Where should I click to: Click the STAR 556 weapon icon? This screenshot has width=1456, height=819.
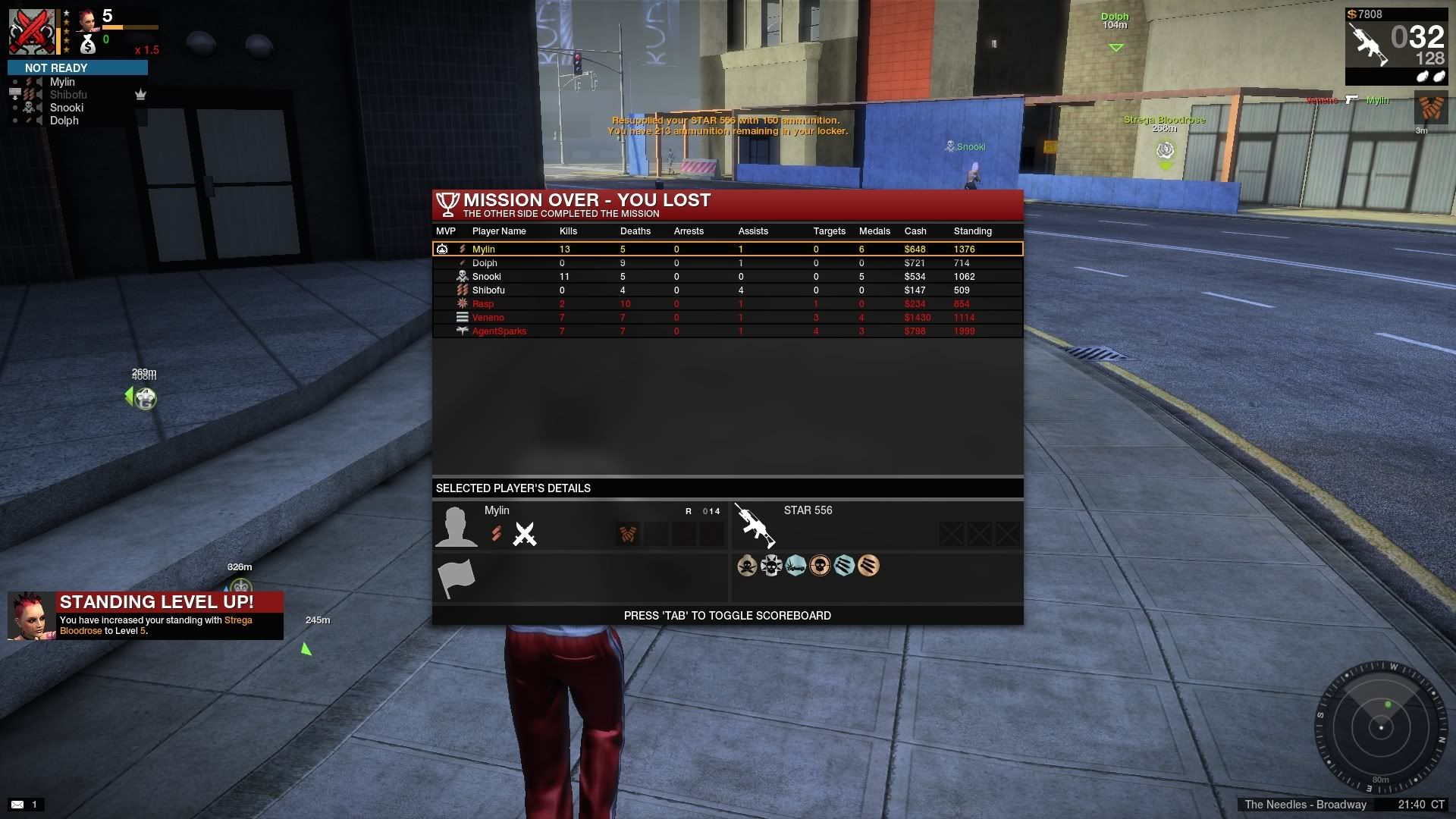pos(755,525)
